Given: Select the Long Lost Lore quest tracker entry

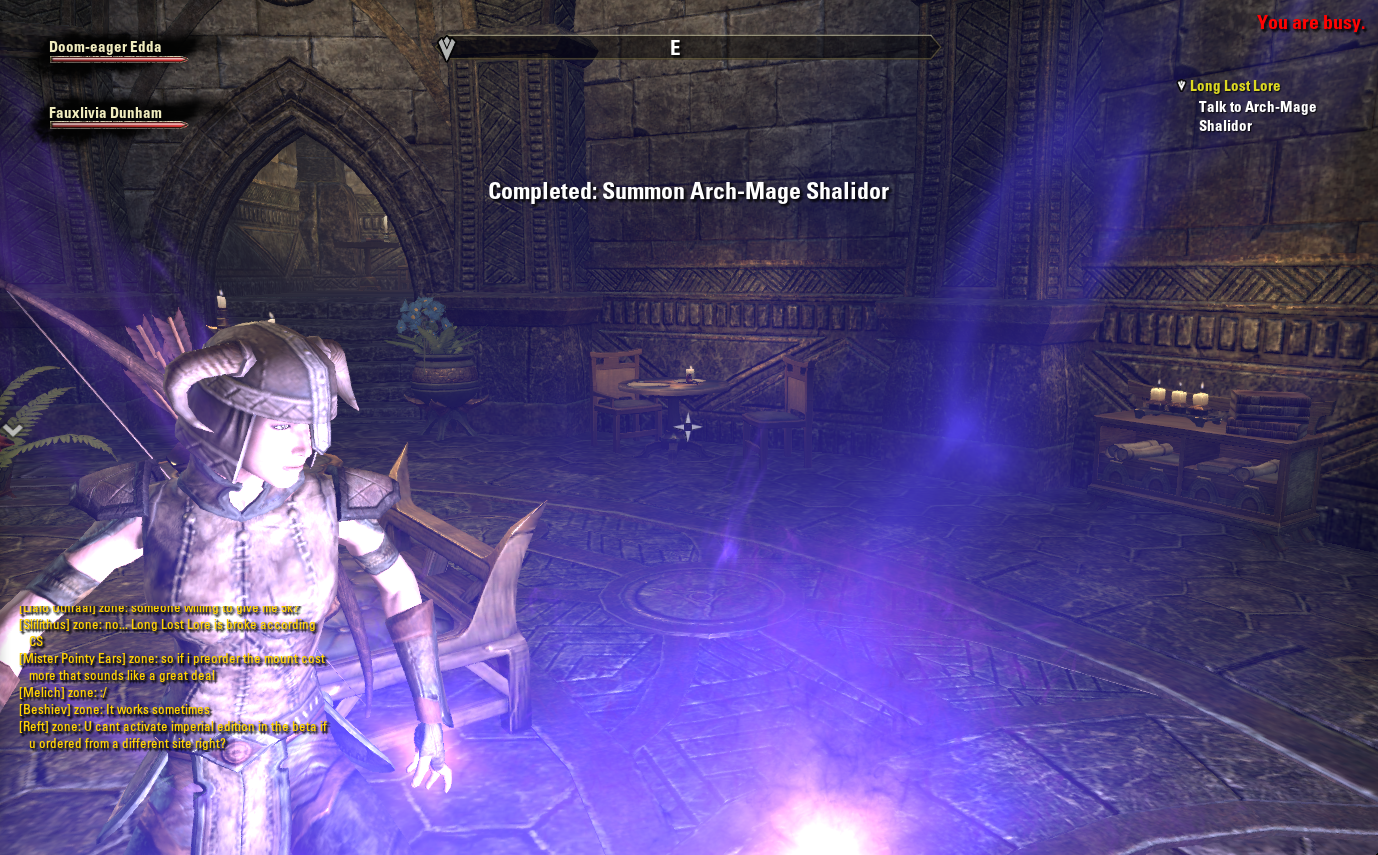Looking at the screenshot, I should [x=1234, y=87].
